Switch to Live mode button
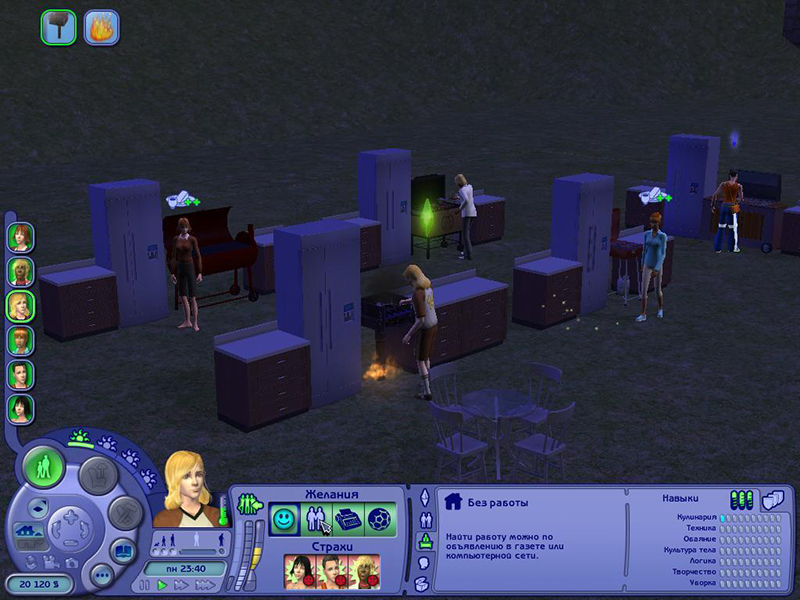Image resolution: width=800 pixels, height=600 pixels. pyautogui.click(x=44, y=467)
